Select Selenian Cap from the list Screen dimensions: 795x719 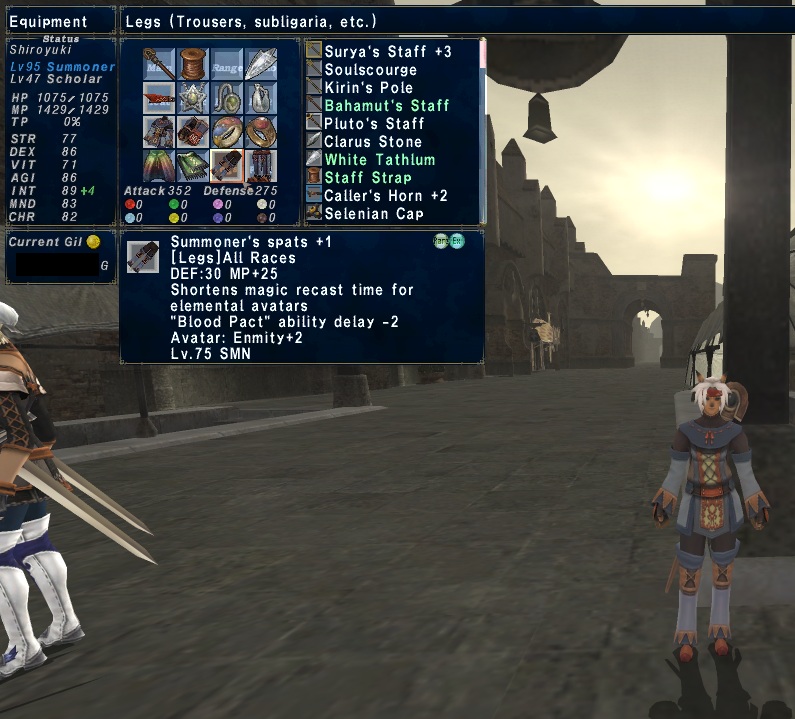click(x=374, y=213)
